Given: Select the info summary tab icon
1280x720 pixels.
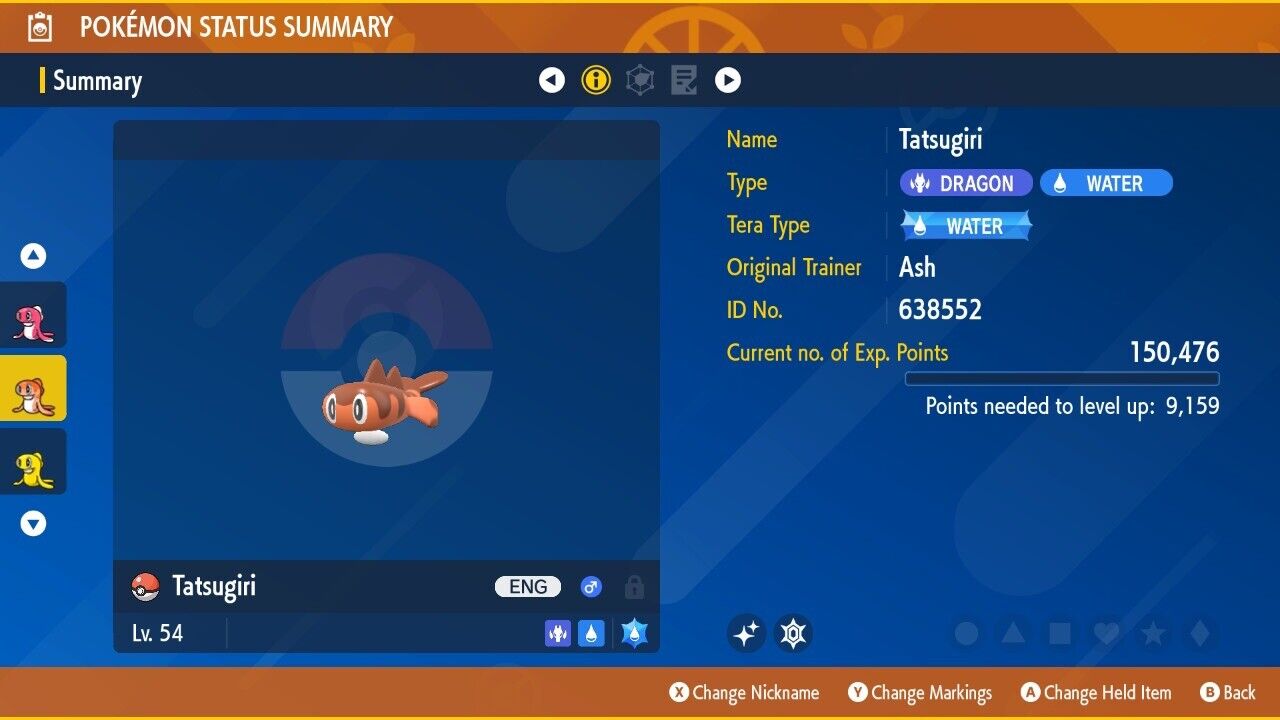Looking at the screenshot, I should [x=596, y=80].
